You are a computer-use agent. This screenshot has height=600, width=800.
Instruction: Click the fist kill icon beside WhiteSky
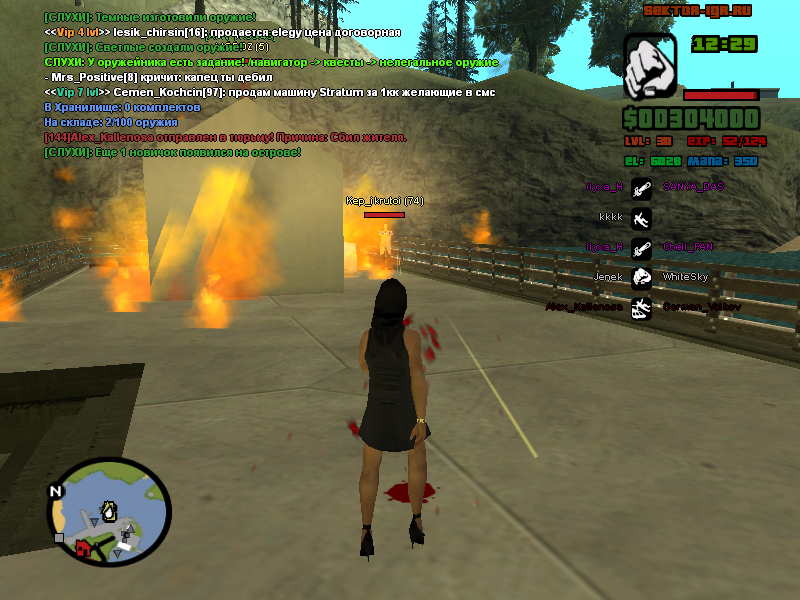click(x=642, y=277)
